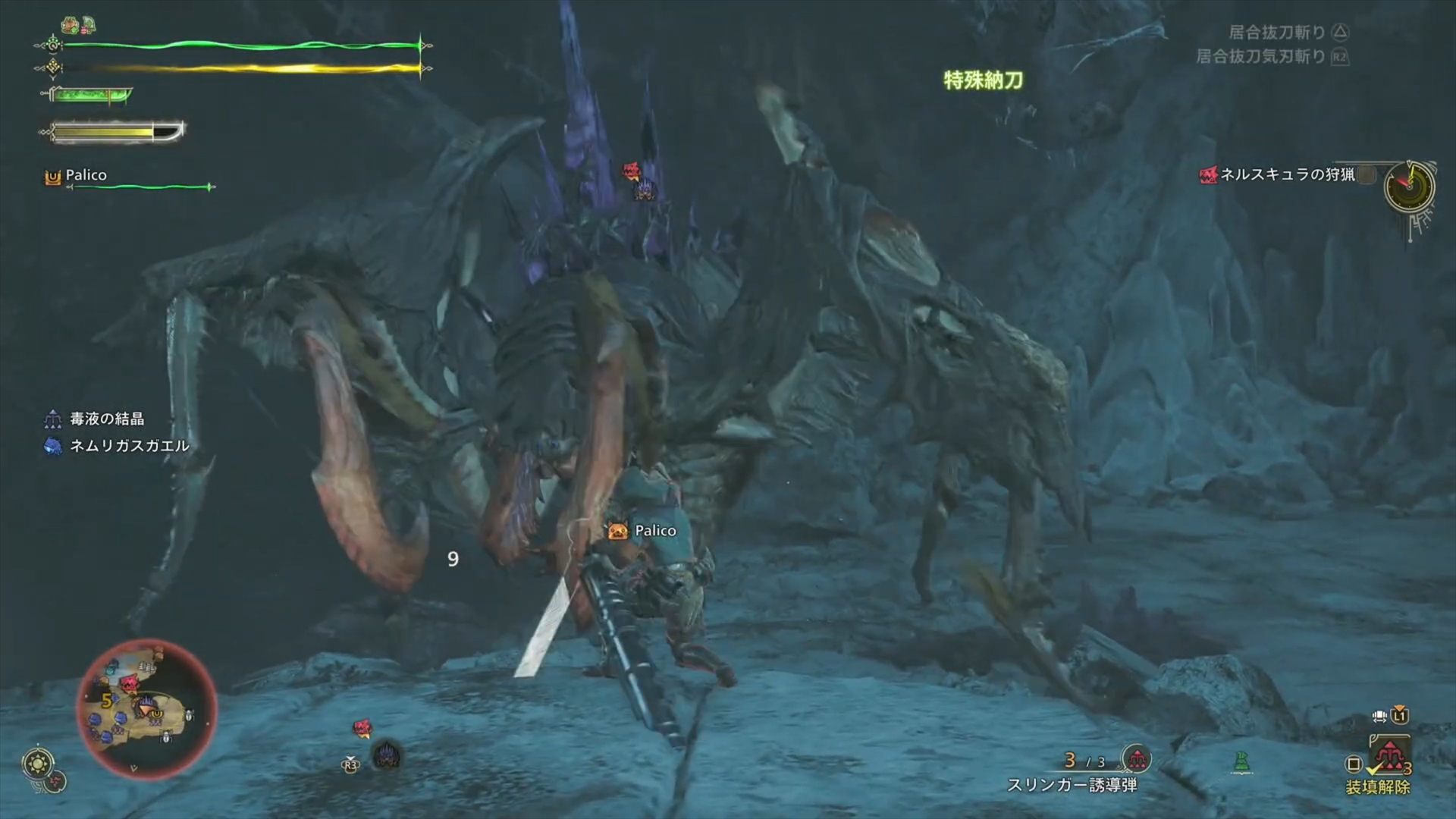Click the スリンガー誘導弾 slinger ammo icon
The height and width of the screenshot is (819, 1456).
tap(1136, 758)
